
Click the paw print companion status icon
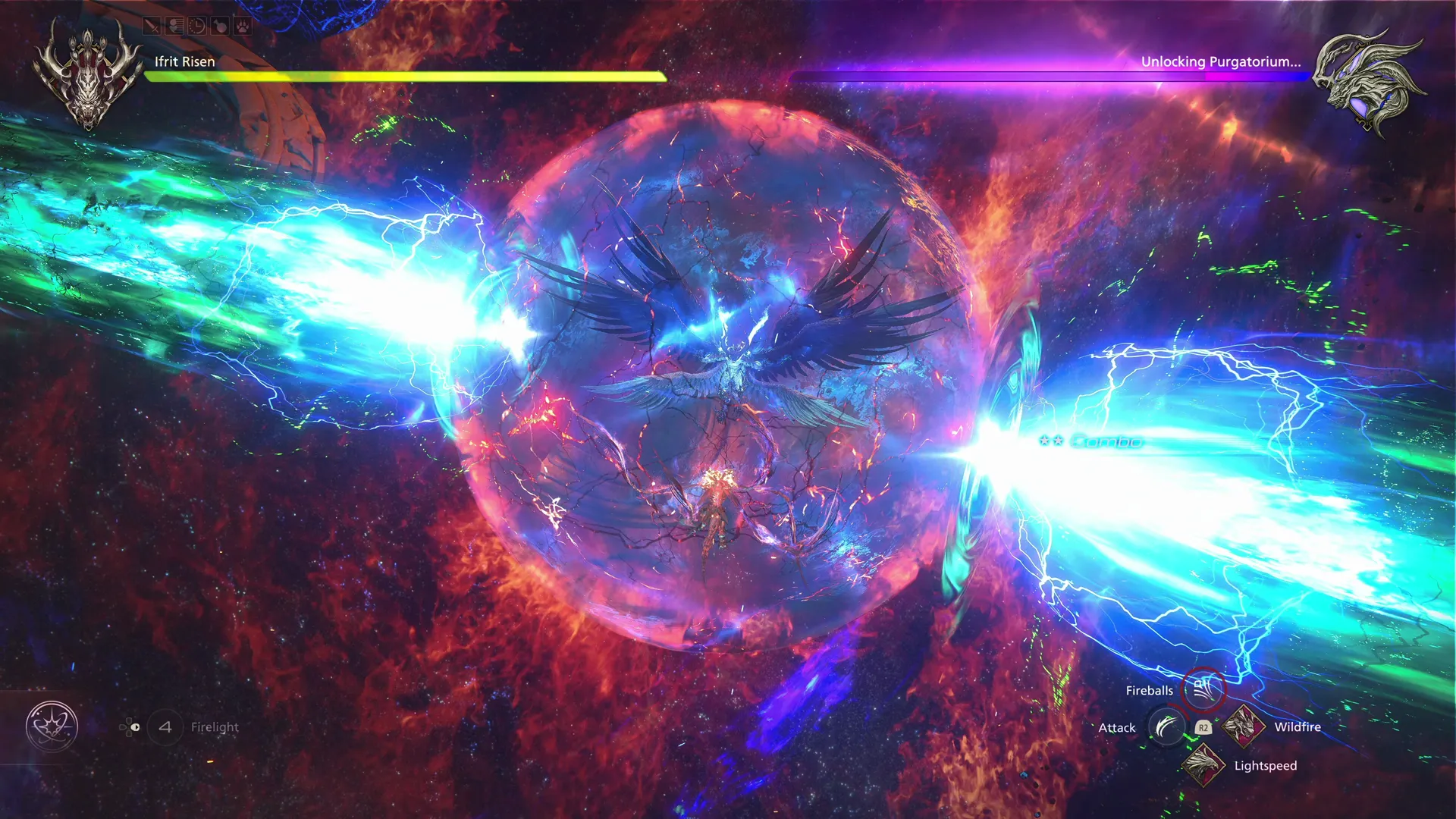[x=242, y=26]
